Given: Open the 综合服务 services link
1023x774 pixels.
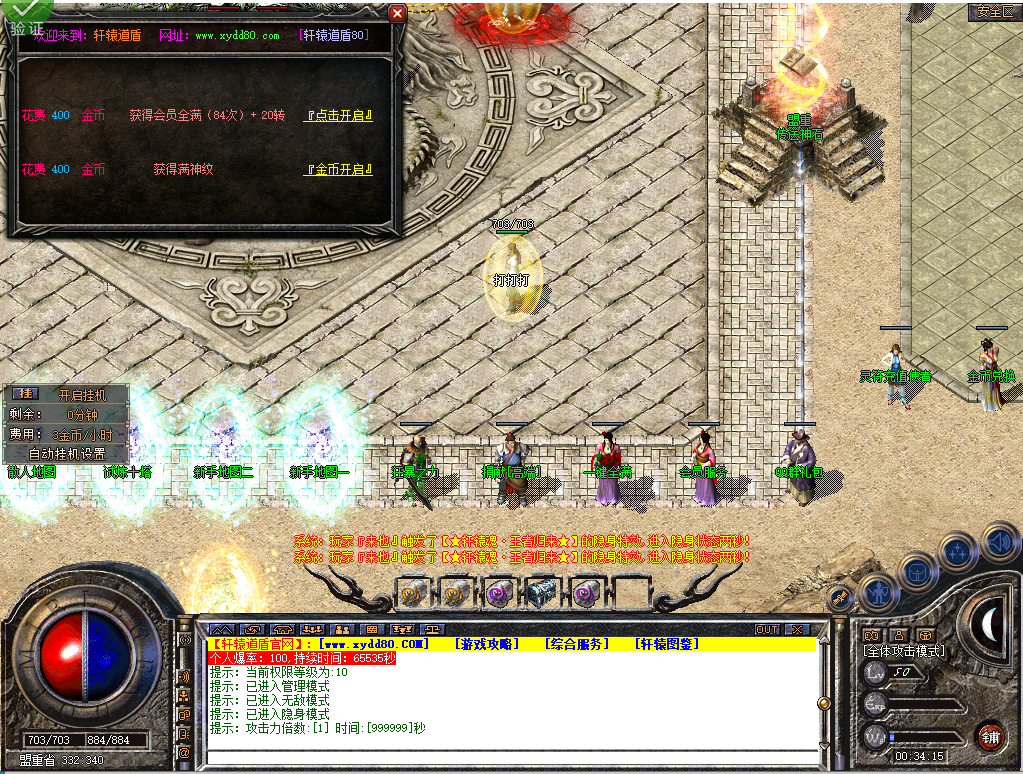Looking at the screenshot, I should pos(577,644).
